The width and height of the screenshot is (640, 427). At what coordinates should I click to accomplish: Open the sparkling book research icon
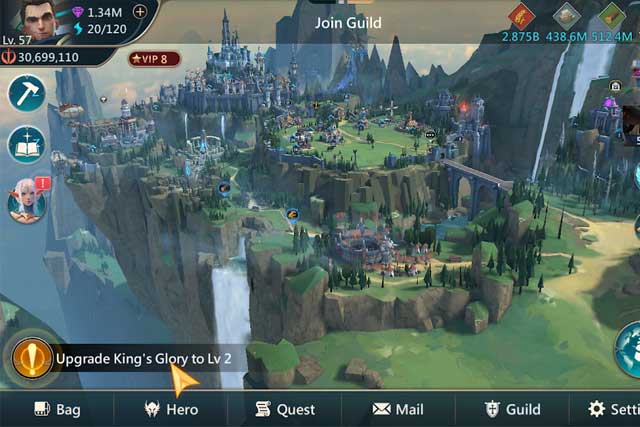coord(26,145)
